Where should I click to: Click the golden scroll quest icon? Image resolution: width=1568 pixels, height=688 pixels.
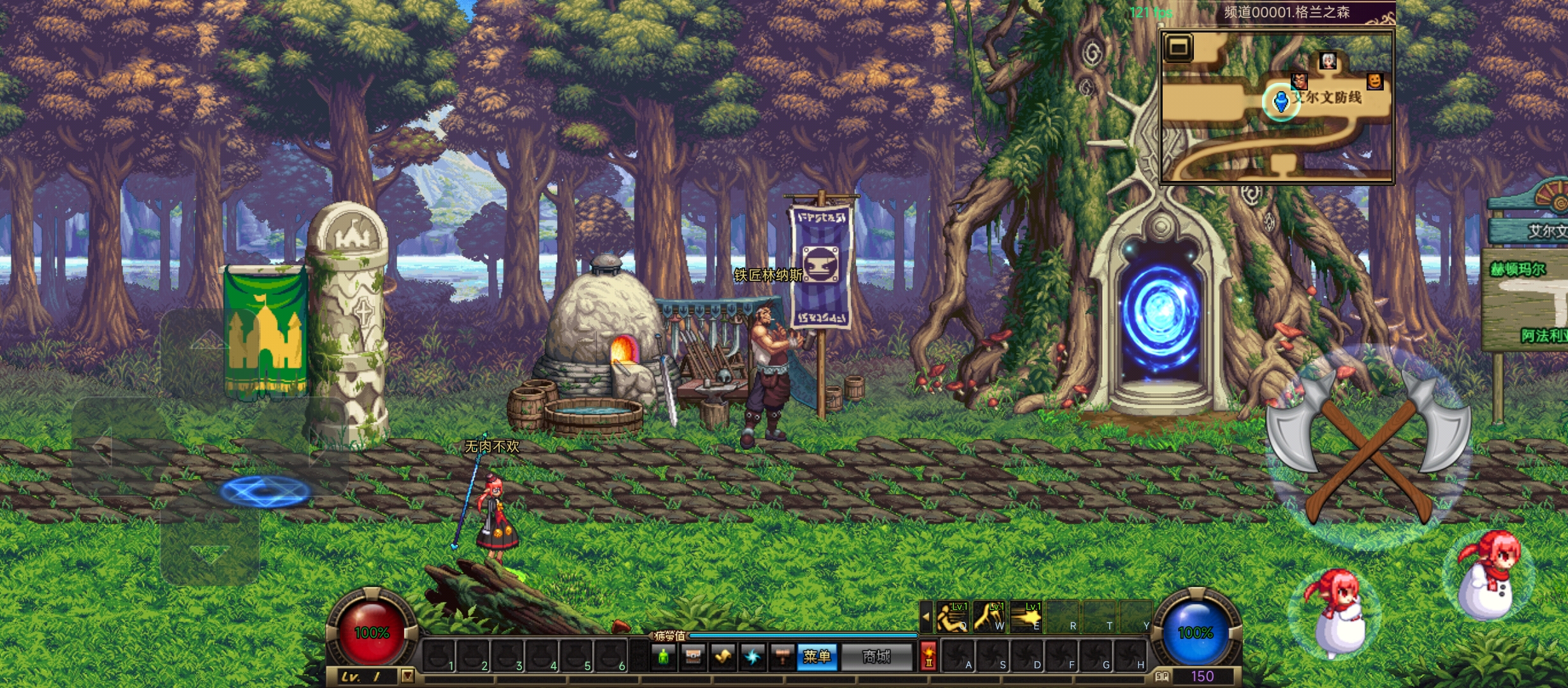723,657
